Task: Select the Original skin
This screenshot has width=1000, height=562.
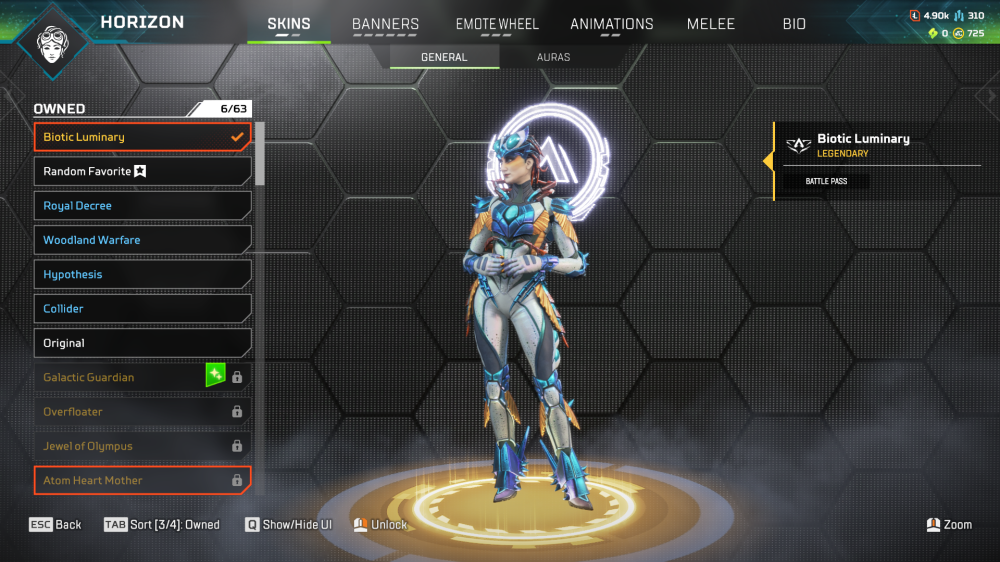Action: [142, 343]
